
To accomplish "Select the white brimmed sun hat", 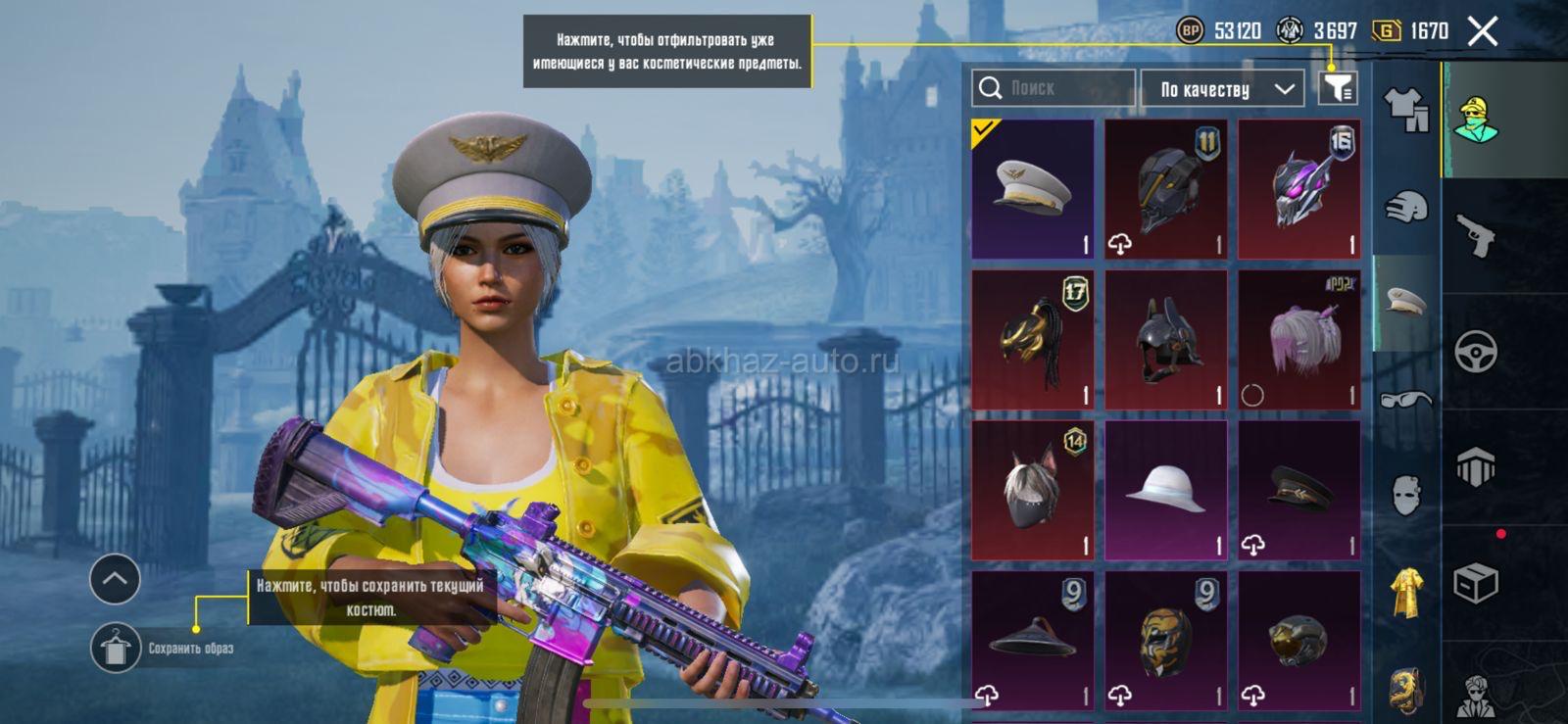I will 1165,491.
